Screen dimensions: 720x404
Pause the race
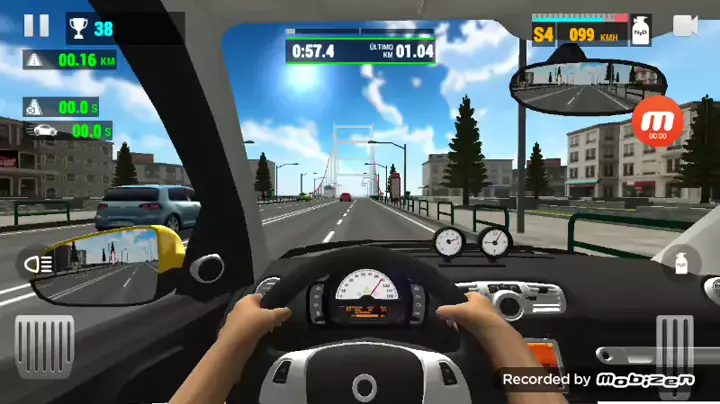pos(36,26)
